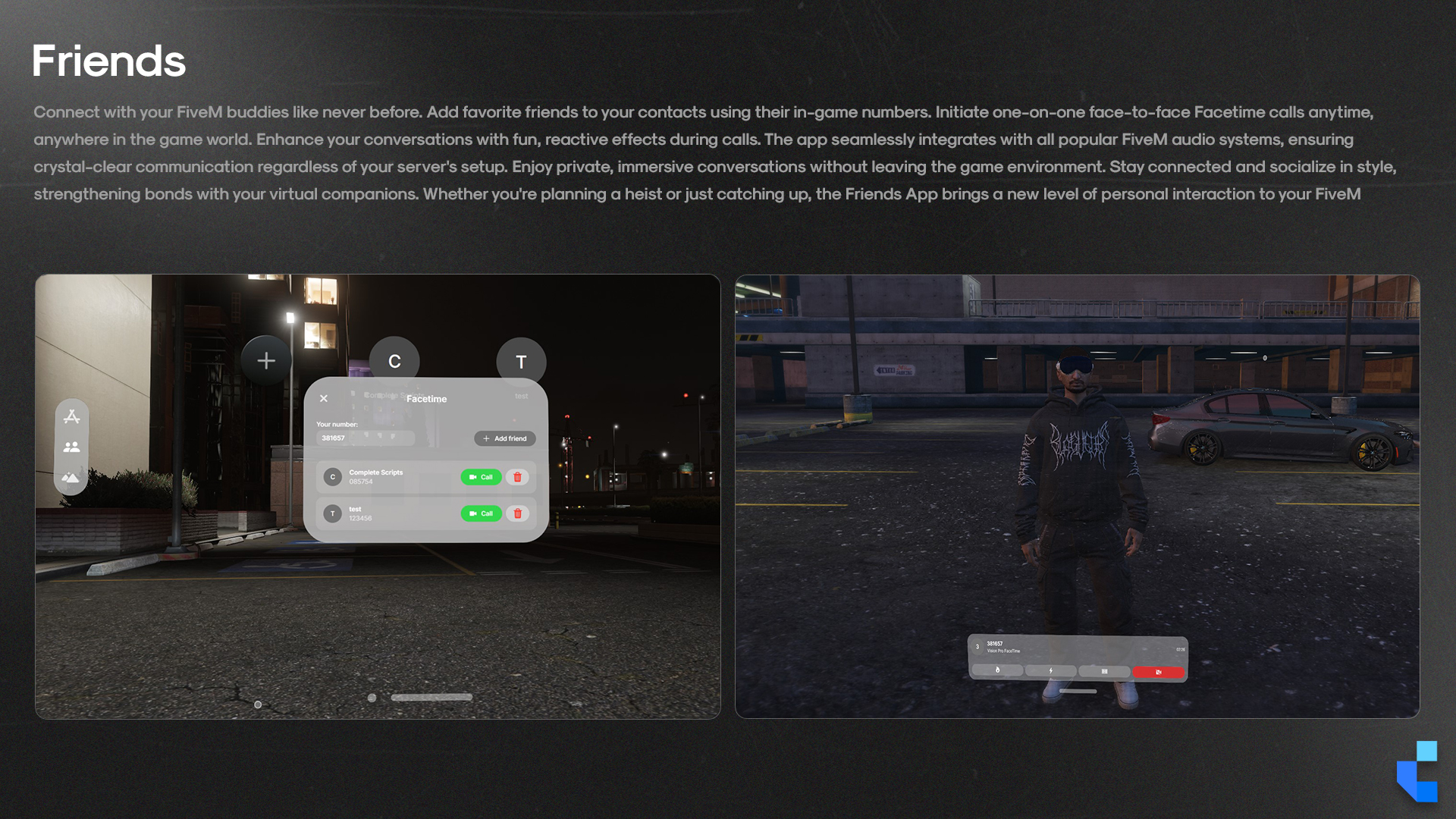The width and height of the screenshot is (1456, 819).
Task: Delete the test contact with trash icon
Action: pos(518,513)
